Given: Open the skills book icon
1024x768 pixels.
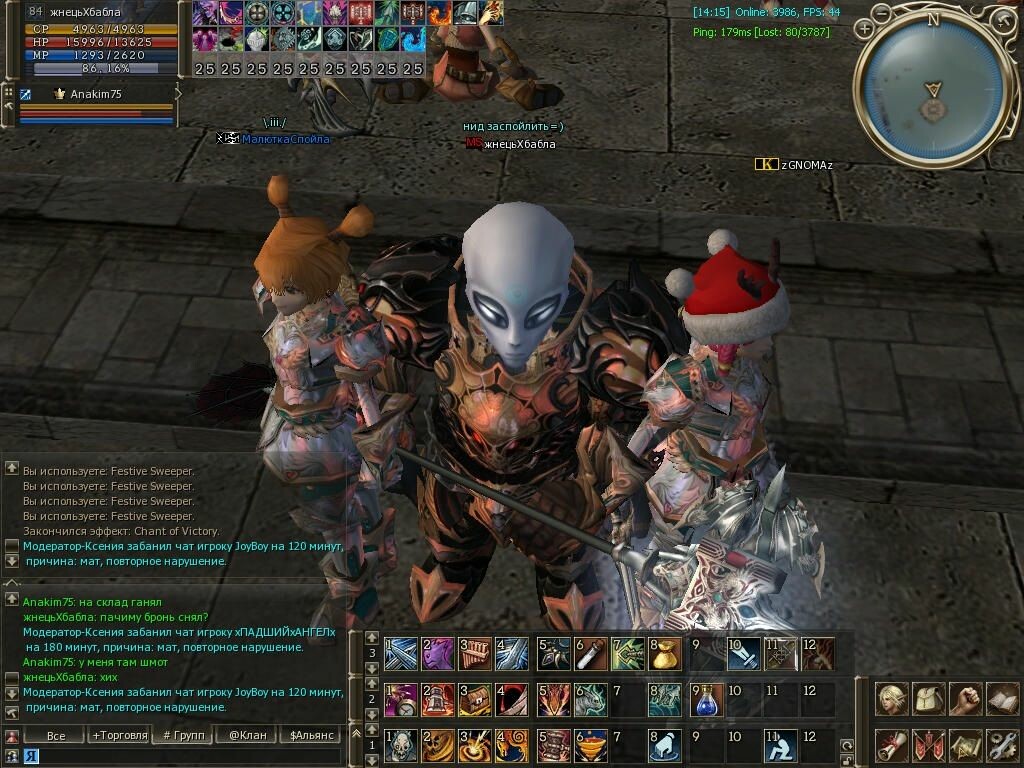Looking at the screenshot, I should tap(1002, 699).
